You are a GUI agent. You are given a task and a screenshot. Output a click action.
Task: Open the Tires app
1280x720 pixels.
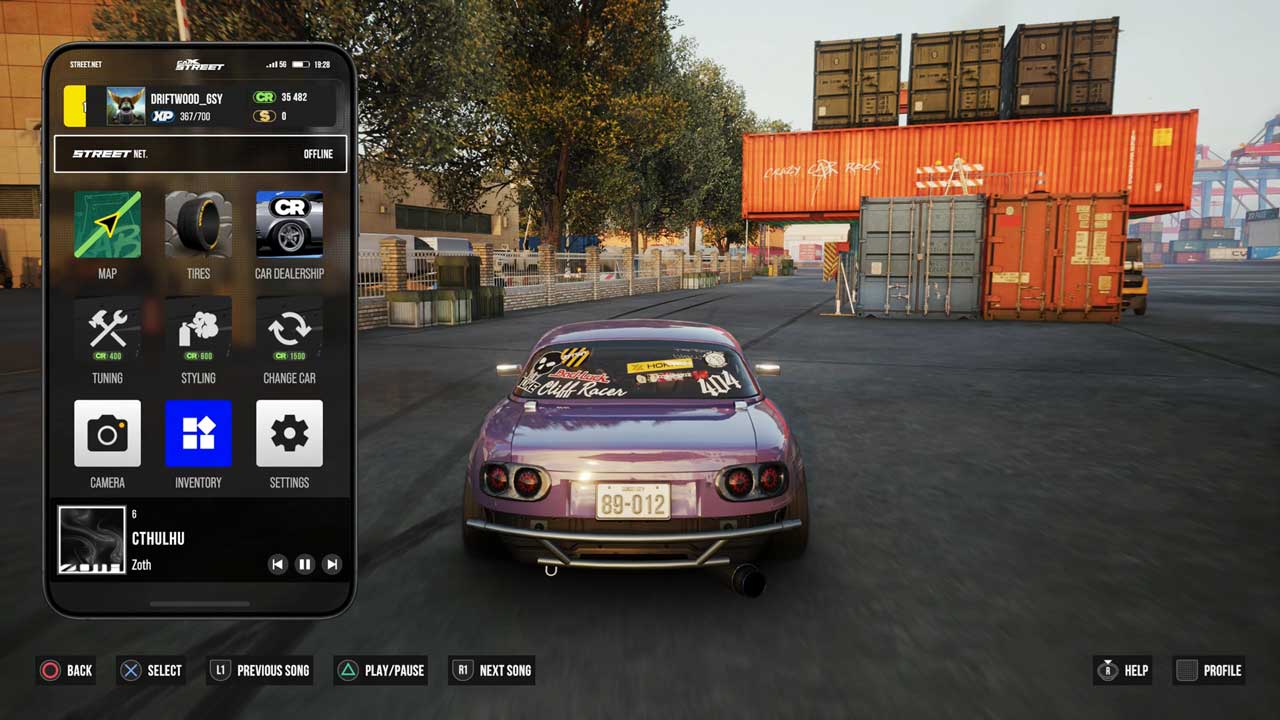198,225
